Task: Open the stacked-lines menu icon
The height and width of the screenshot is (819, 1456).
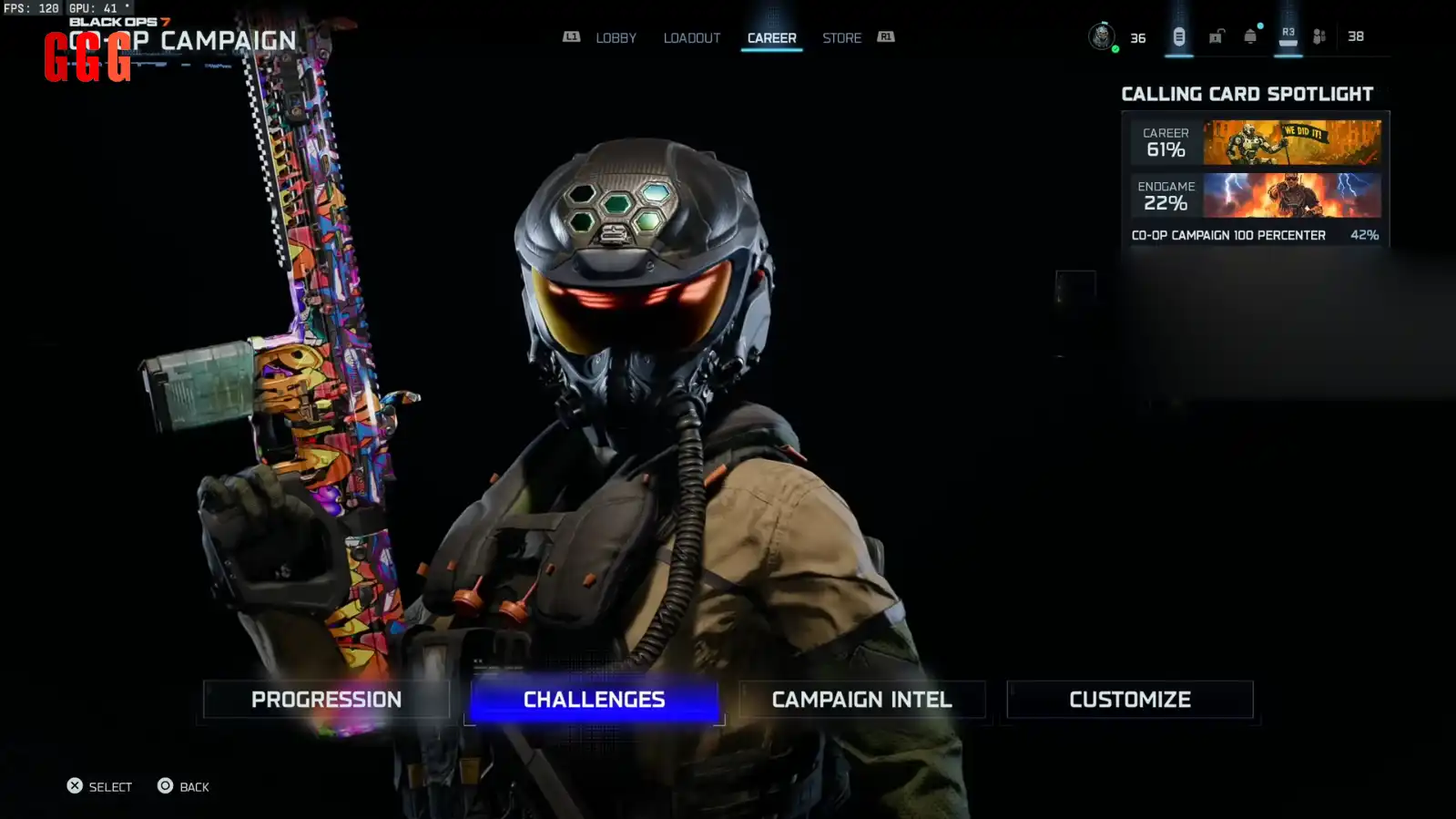Action: coord(1178,36)
